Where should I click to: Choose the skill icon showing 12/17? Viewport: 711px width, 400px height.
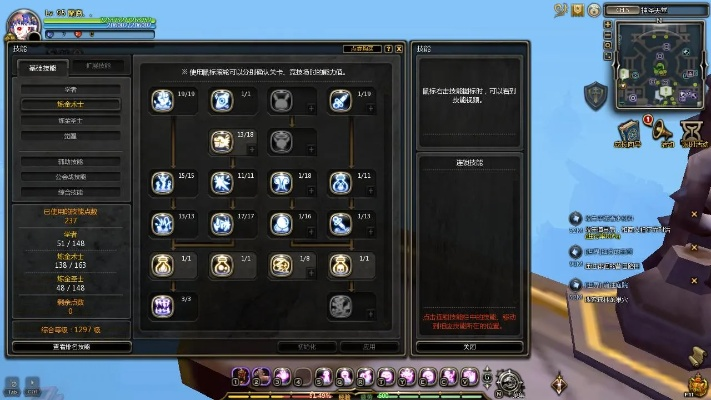click(221, 223)
